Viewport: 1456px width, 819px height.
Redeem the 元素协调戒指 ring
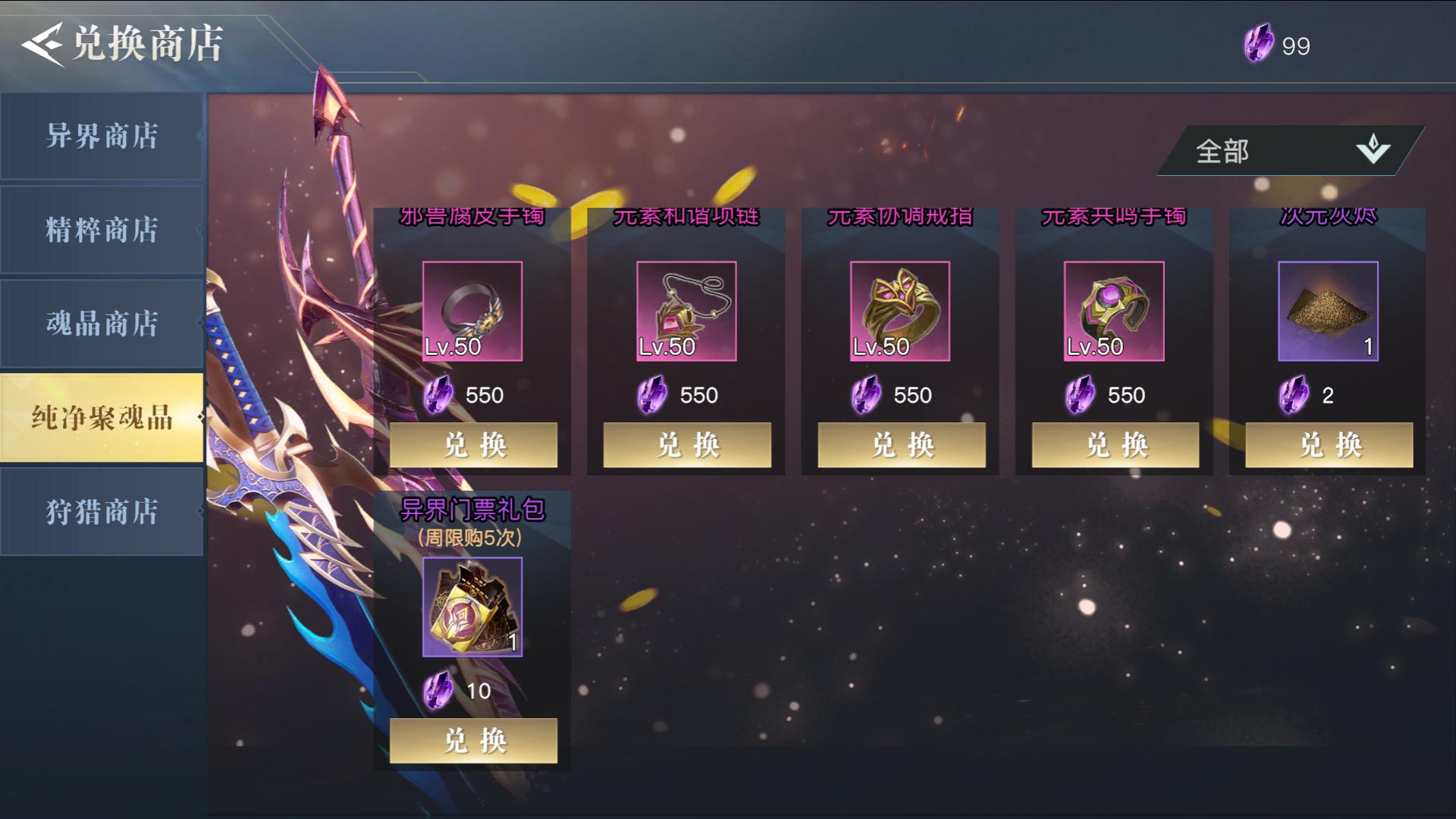click(902, 444)
